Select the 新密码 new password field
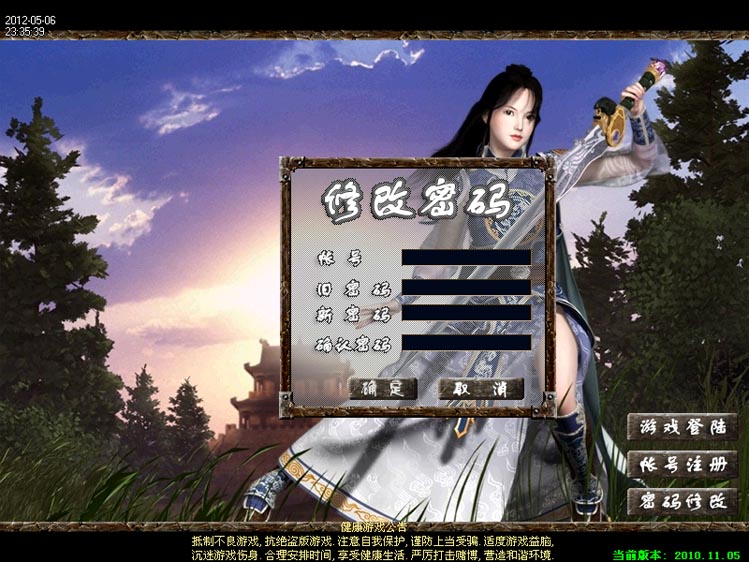This screenshot has width=749, height=562. [x=465, y=312]
